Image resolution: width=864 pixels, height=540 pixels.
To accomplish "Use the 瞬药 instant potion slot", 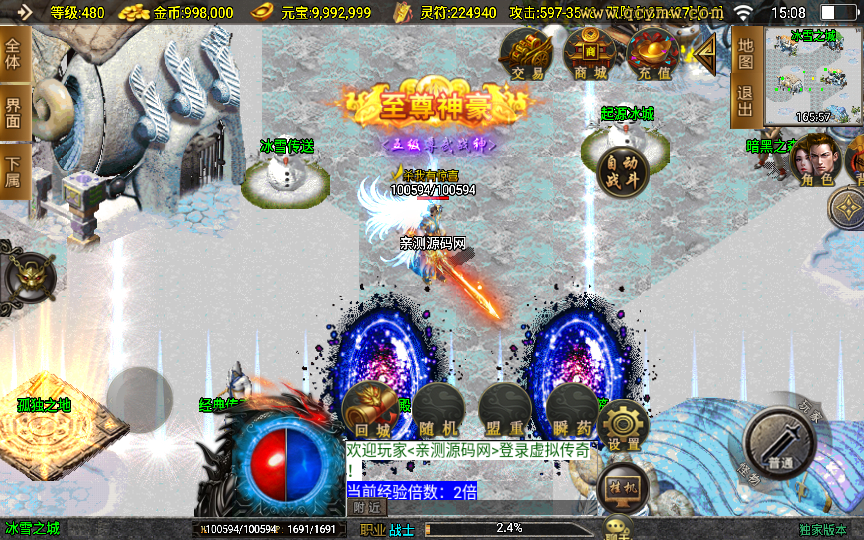I will tap(571, 411).
